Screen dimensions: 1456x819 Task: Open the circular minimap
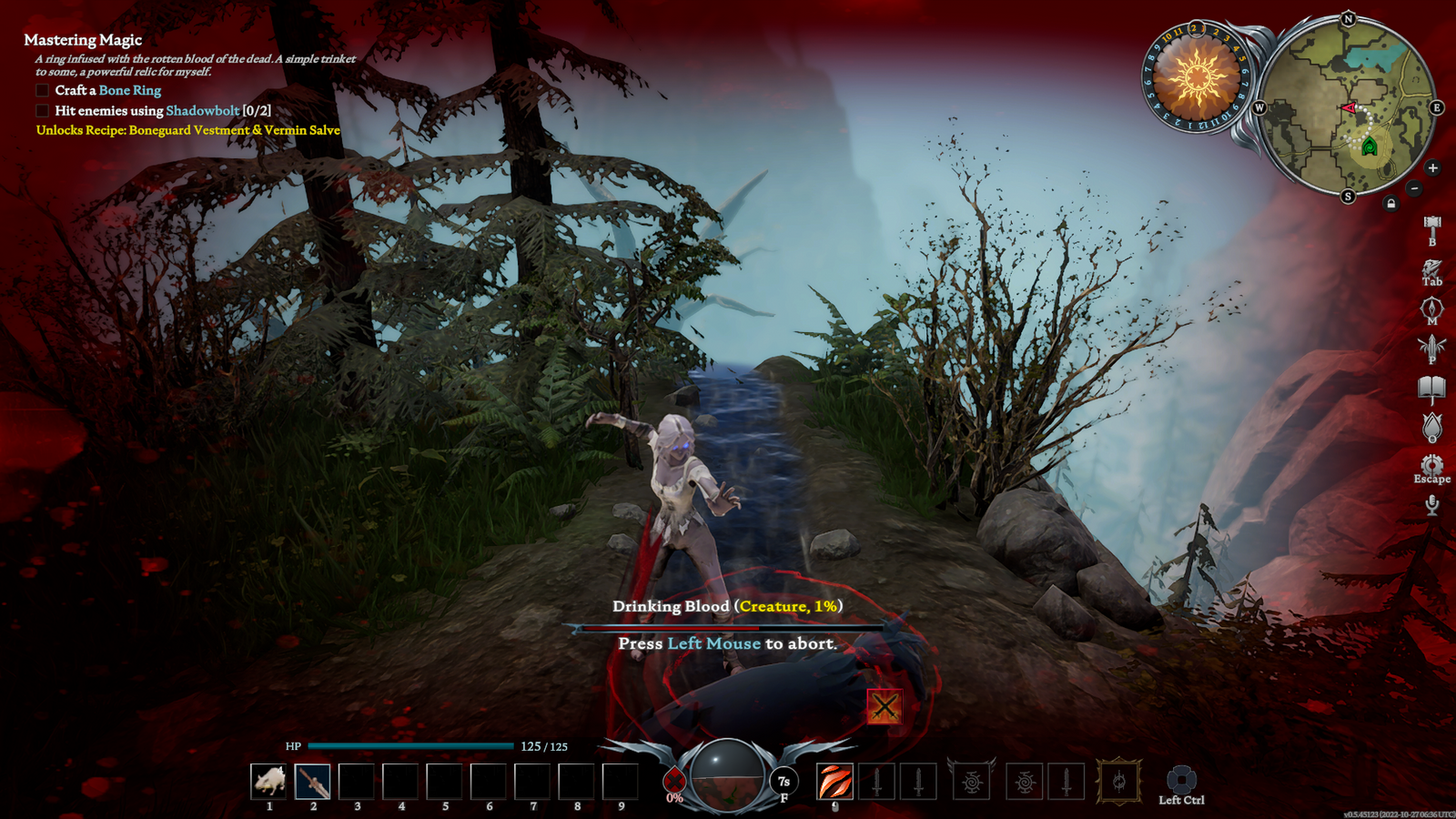(1347, 106)
